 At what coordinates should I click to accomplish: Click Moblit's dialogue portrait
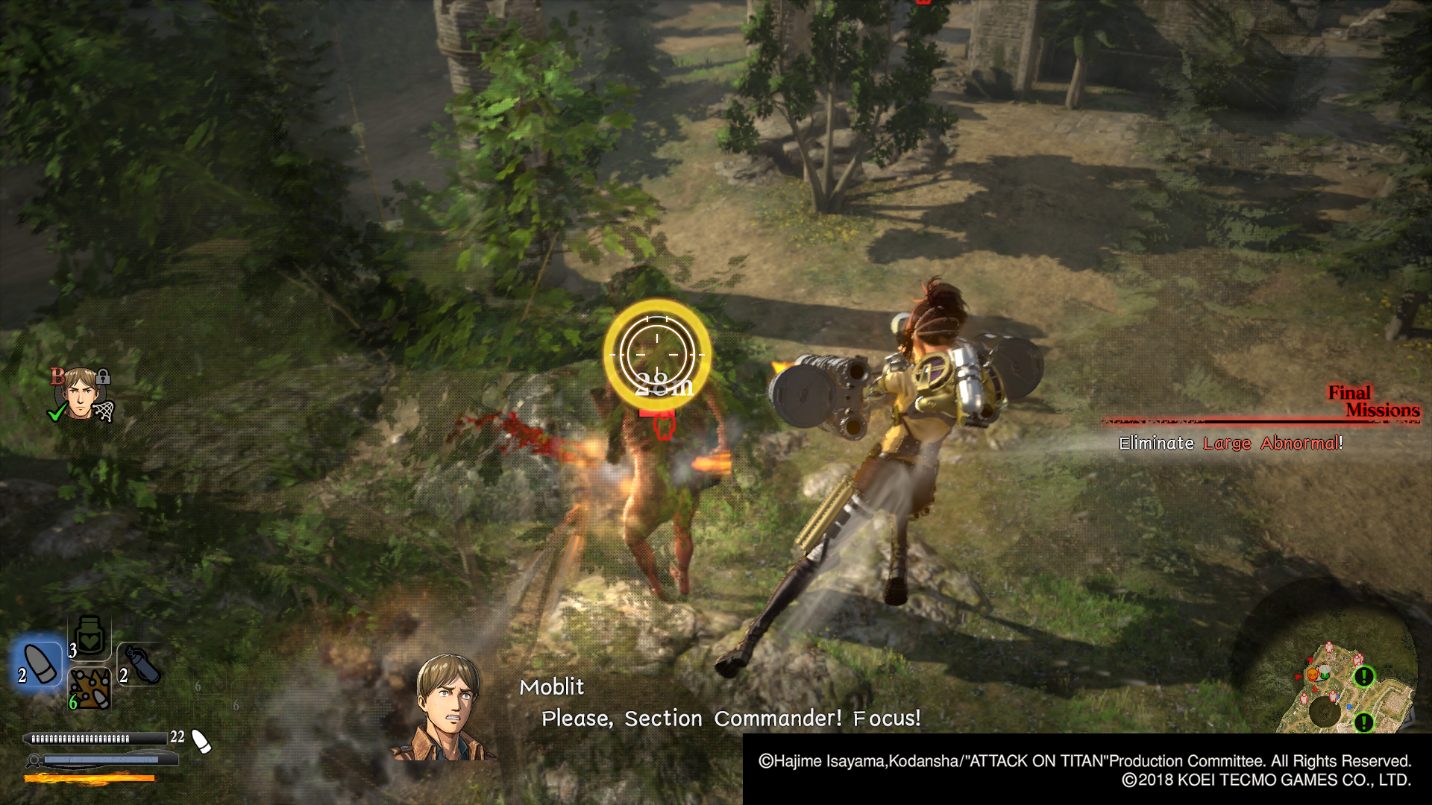point(446,707)
